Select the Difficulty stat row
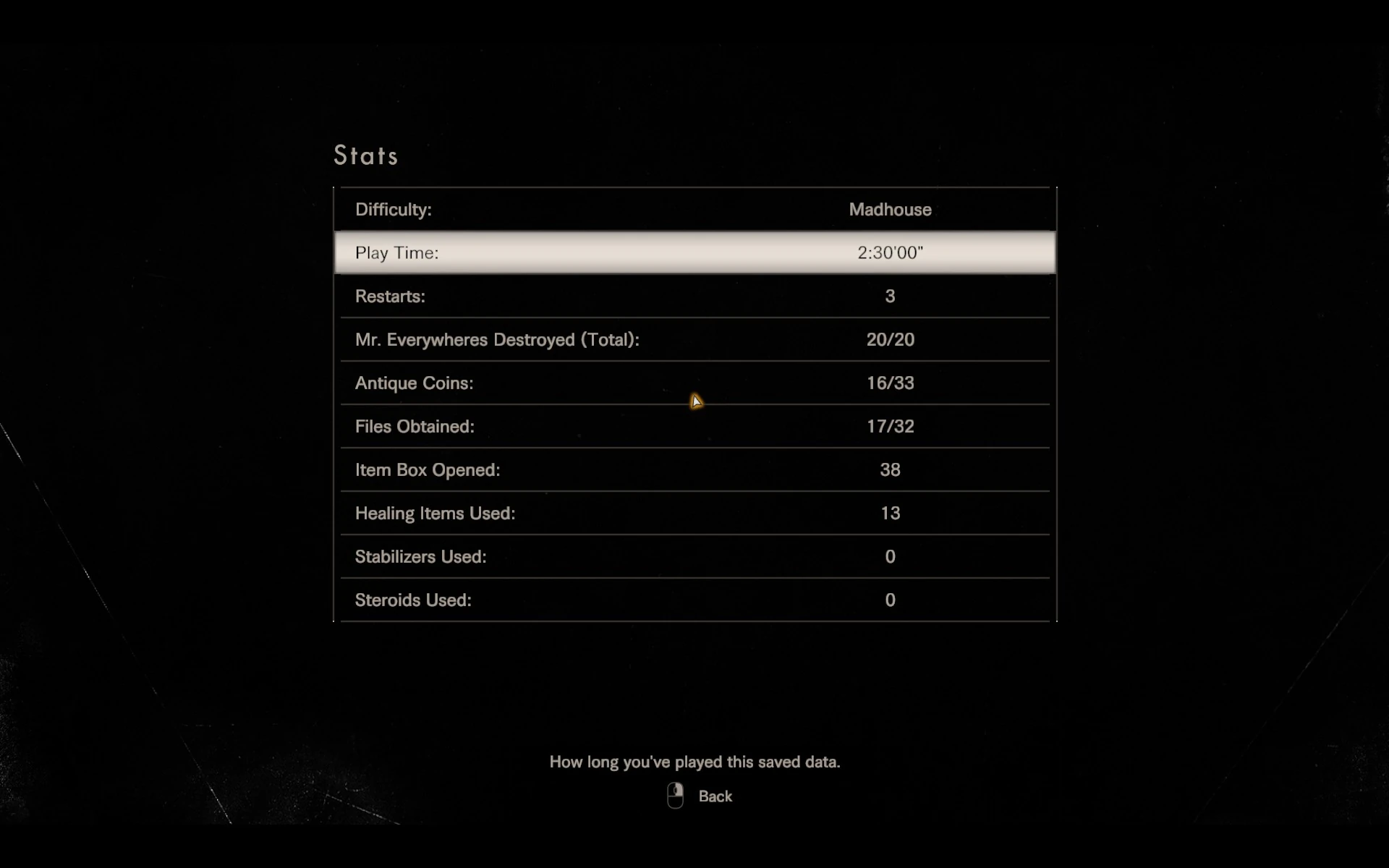 click(x=694, y=209)
